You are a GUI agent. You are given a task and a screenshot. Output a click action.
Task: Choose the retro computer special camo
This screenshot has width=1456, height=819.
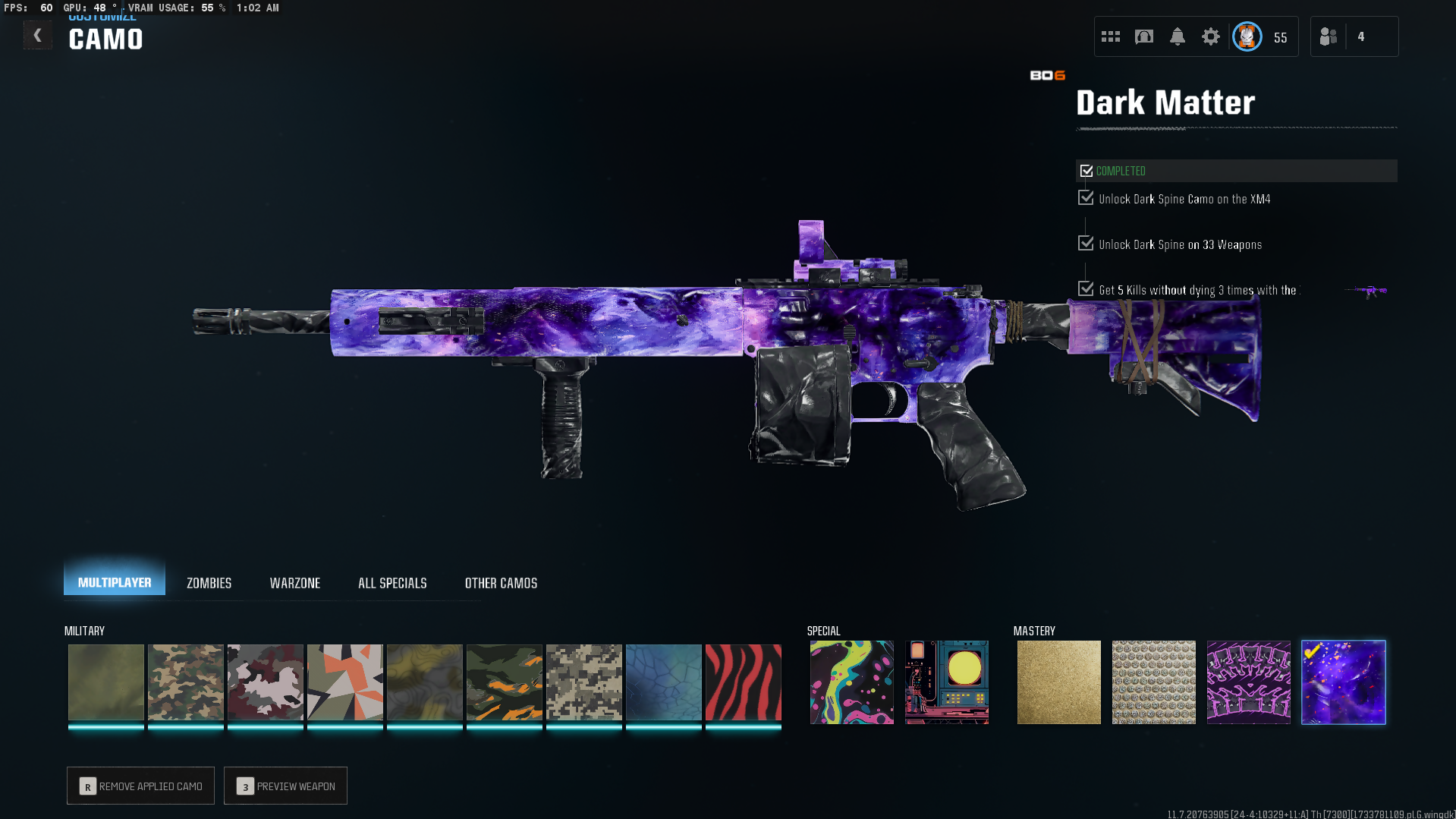[x=946, y=682]
